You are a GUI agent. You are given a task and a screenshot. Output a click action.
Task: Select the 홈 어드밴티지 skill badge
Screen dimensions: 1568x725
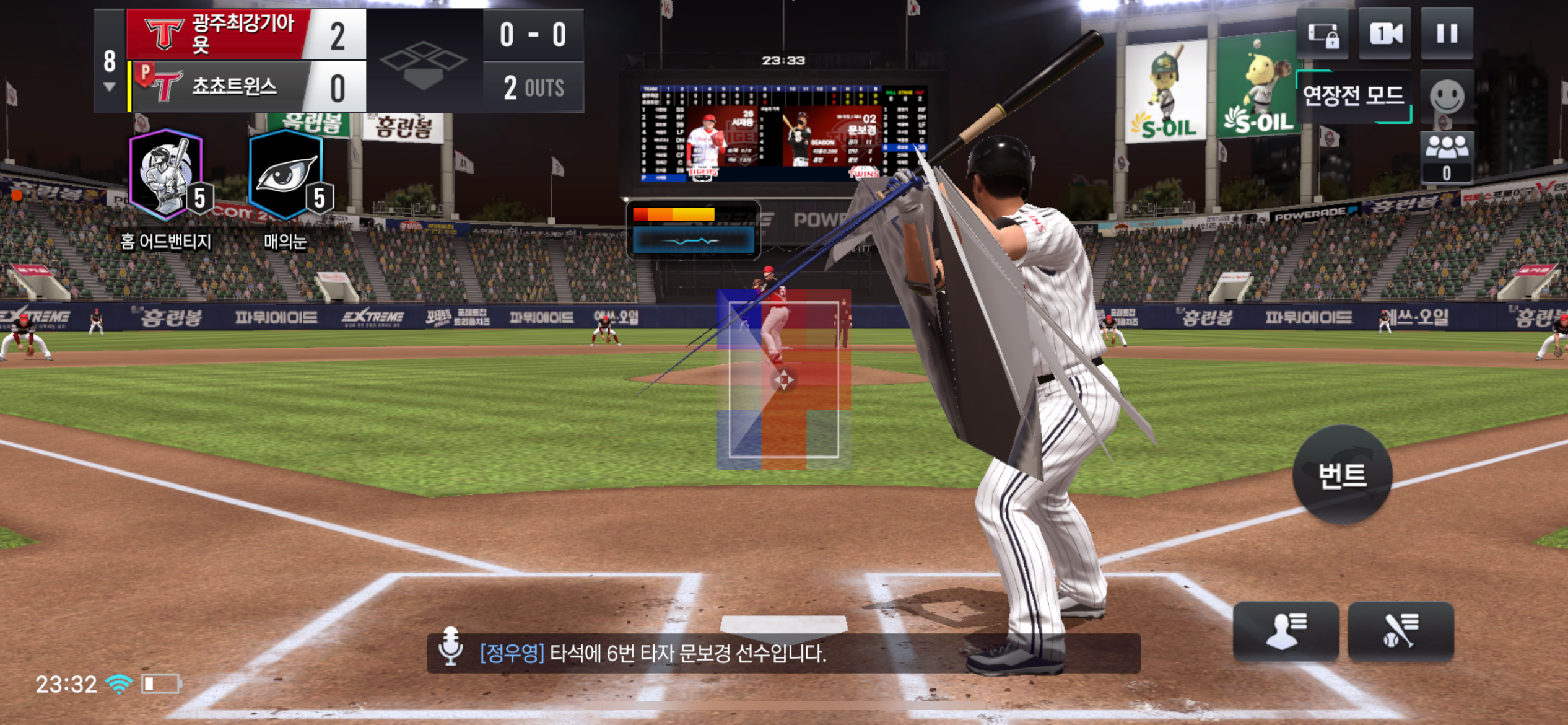pos(167,176)
